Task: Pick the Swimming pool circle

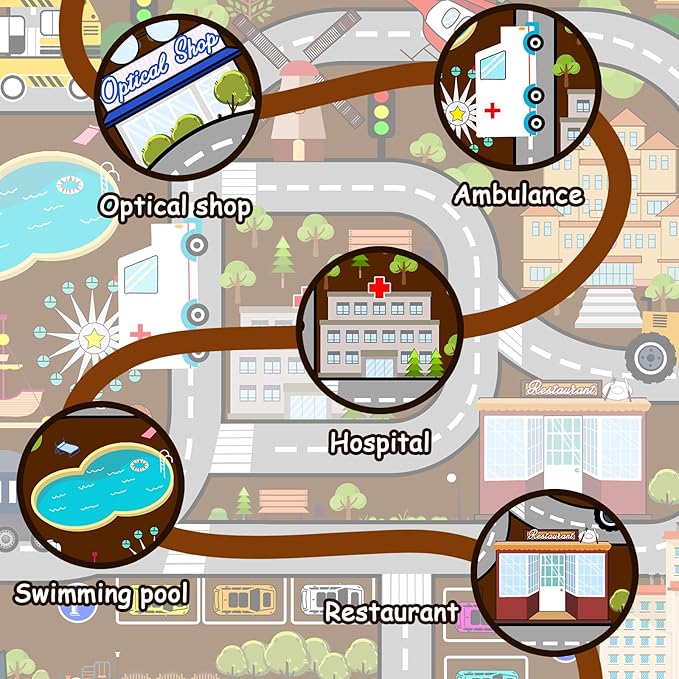Action: 107,487
